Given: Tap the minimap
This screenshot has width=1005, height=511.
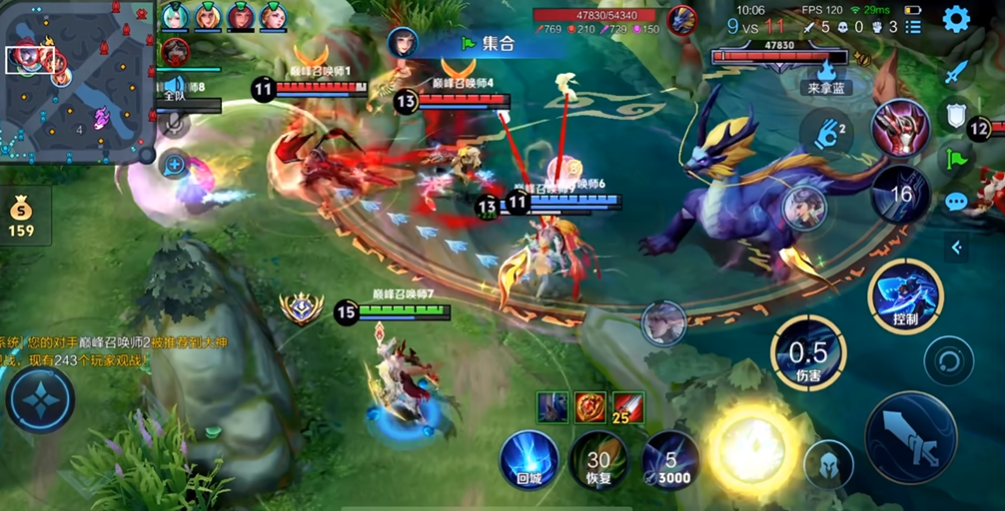Looking at the screenshot, I should coord(76,82).
